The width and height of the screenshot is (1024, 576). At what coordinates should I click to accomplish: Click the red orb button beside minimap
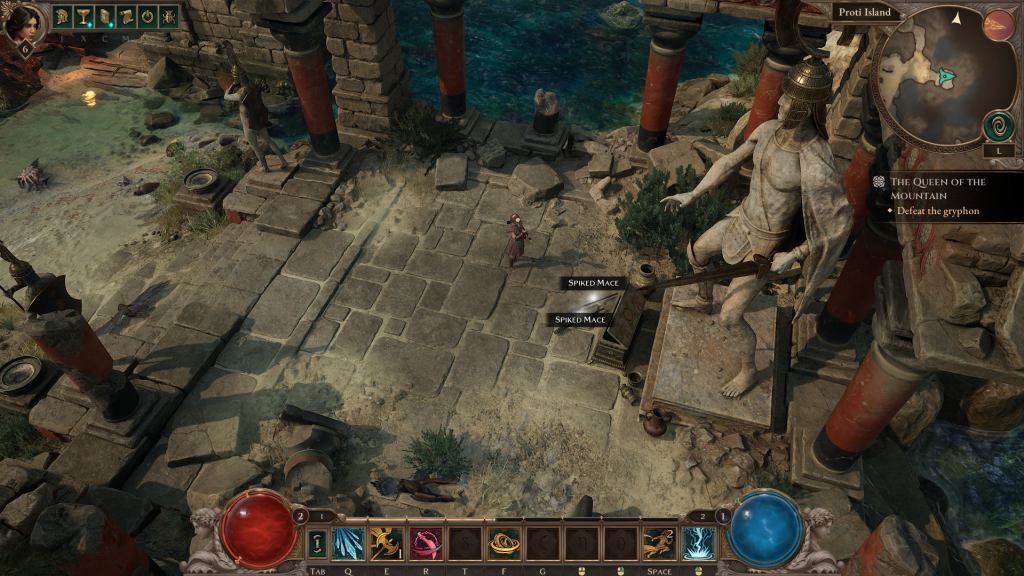pyautogui.click(x=998, y=25)
